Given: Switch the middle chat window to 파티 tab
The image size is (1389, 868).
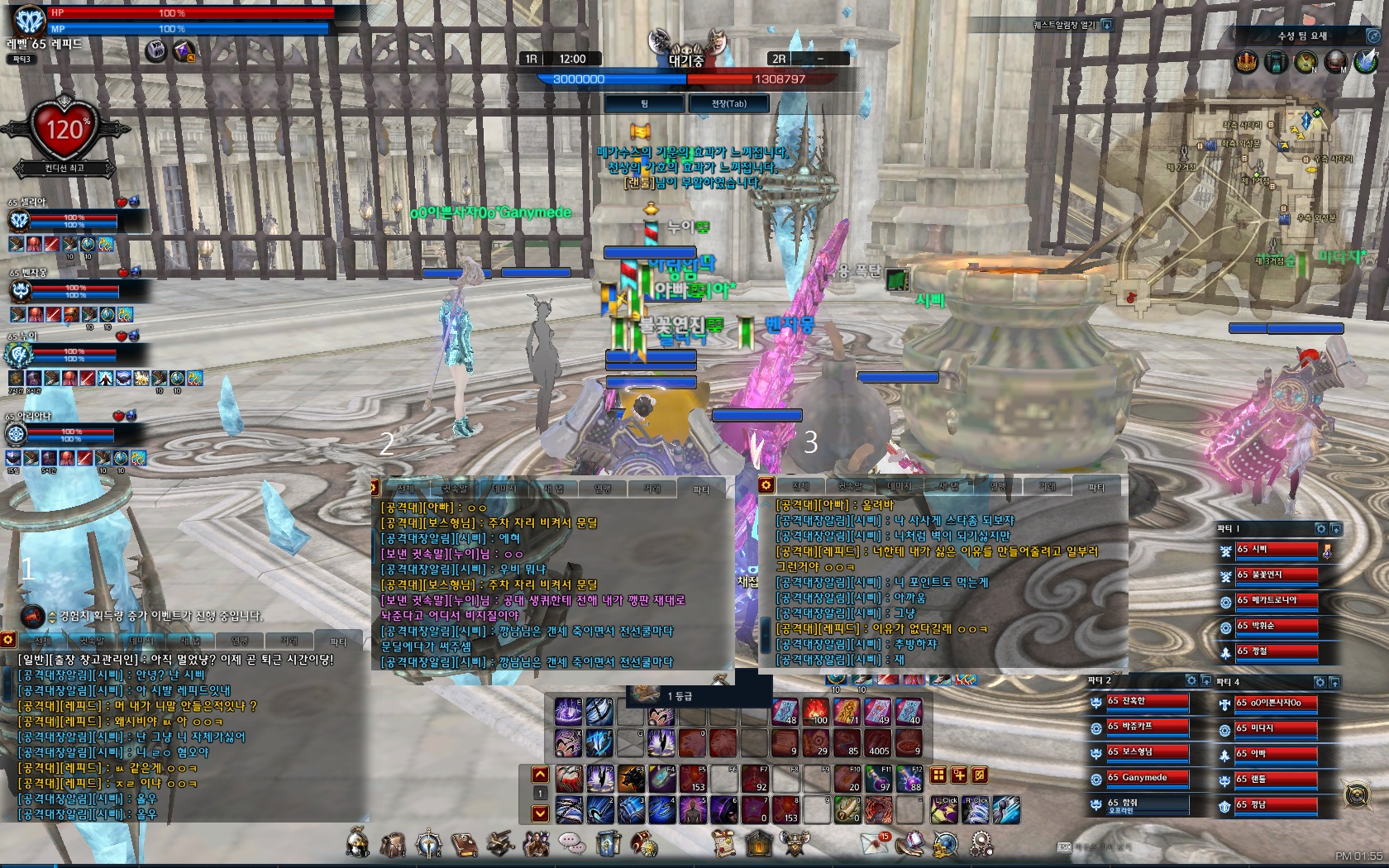Looking at the screenshot, I should [701, 489].
